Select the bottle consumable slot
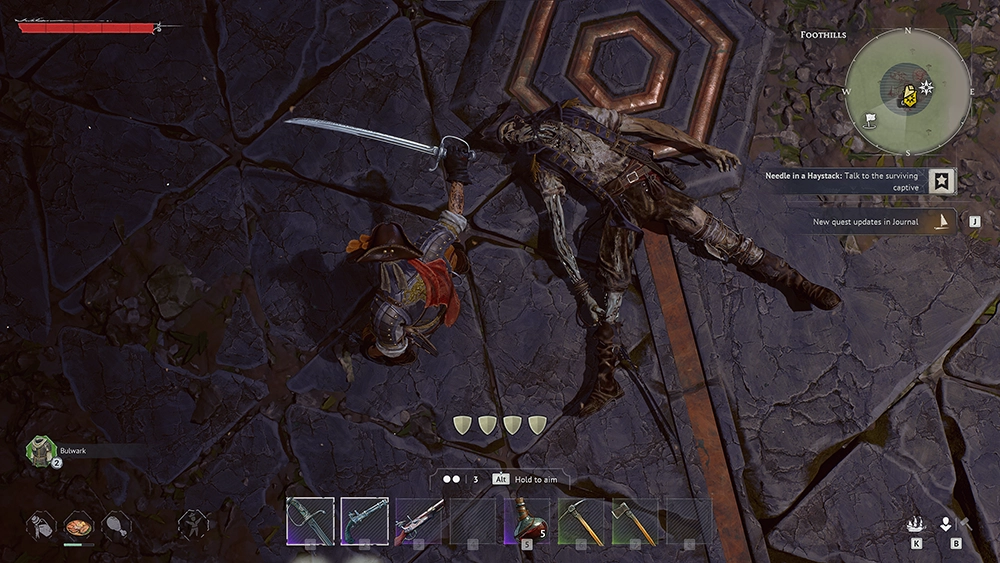1000x563 pixels. (x=41, y=523)
